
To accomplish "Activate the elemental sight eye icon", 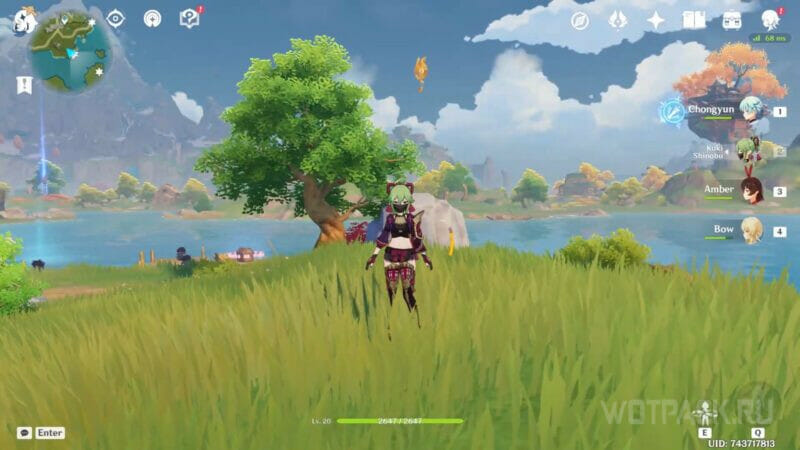I will point(116,18).
